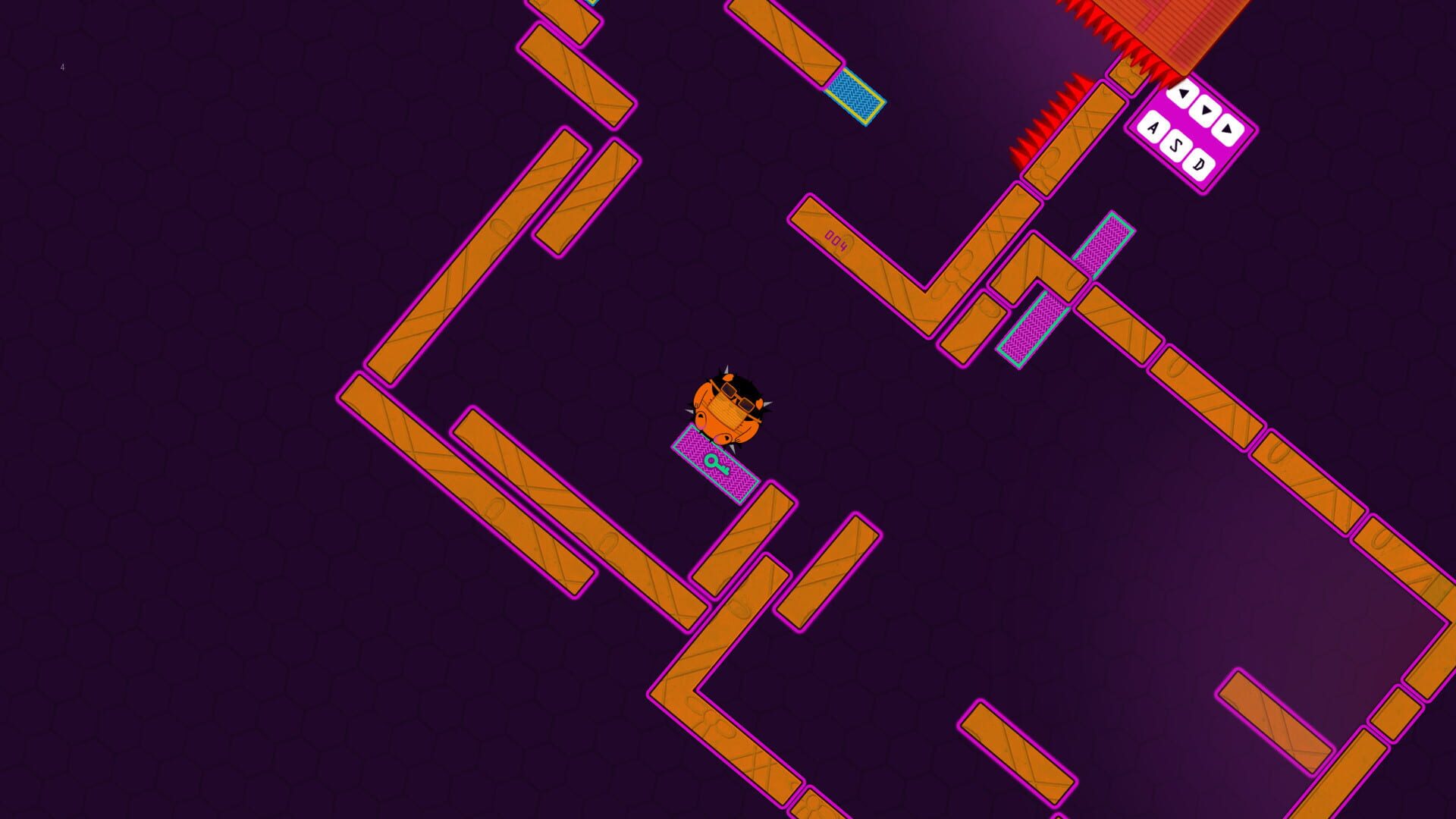This screenshot has width=1456, height=819.
Task: Click the D key hint
Action: point(1200,164)
